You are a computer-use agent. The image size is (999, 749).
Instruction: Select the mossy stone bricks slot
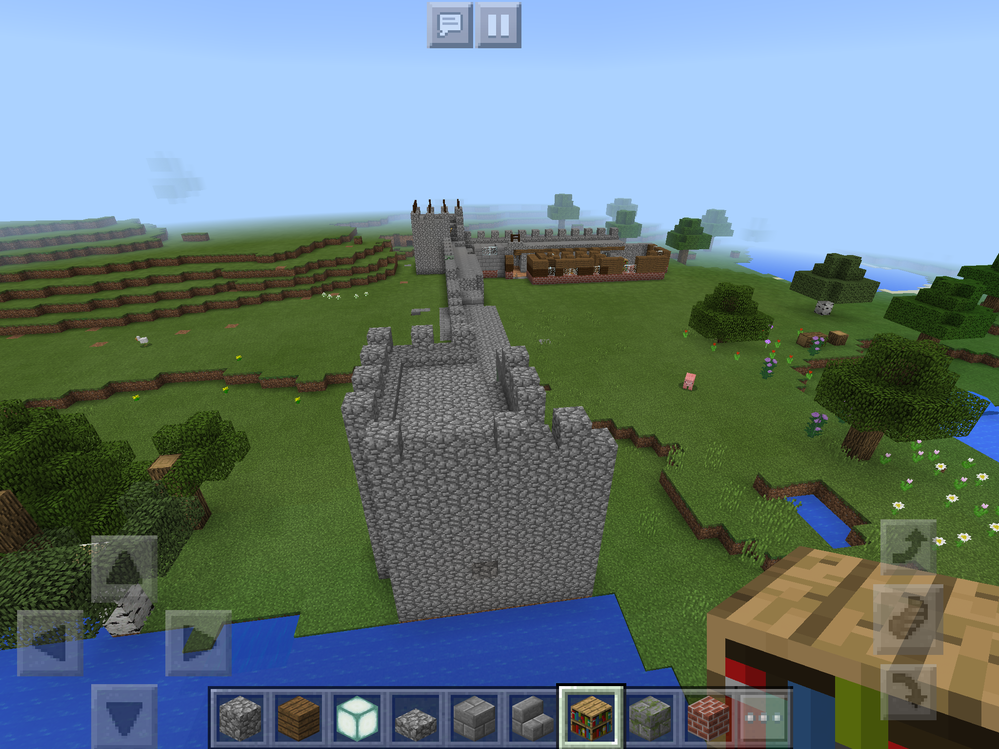(648, 717)
